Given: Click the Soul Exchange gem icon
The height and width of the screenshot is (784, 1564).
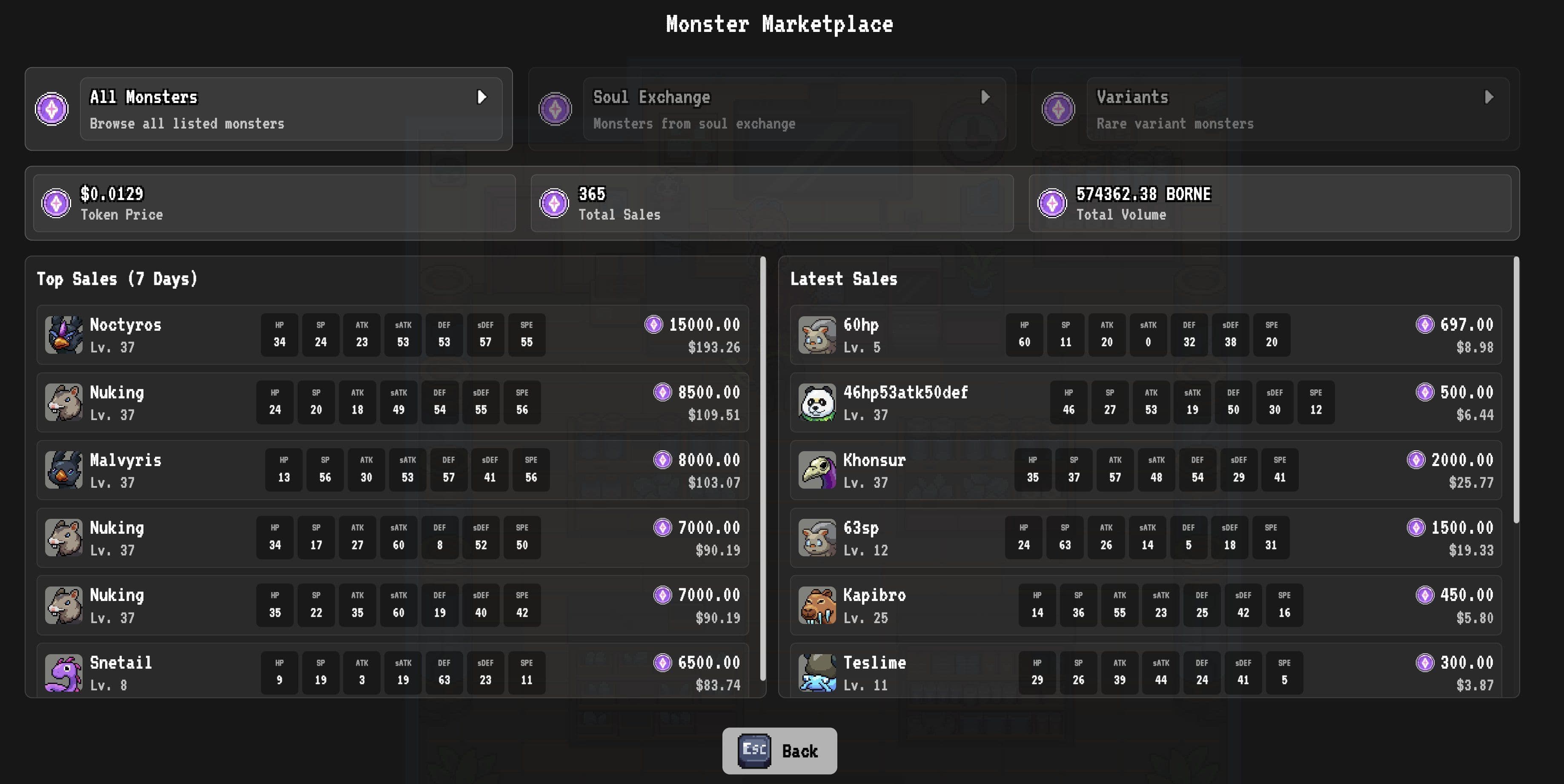Looking at the screenshot, I should pos(556,109).
